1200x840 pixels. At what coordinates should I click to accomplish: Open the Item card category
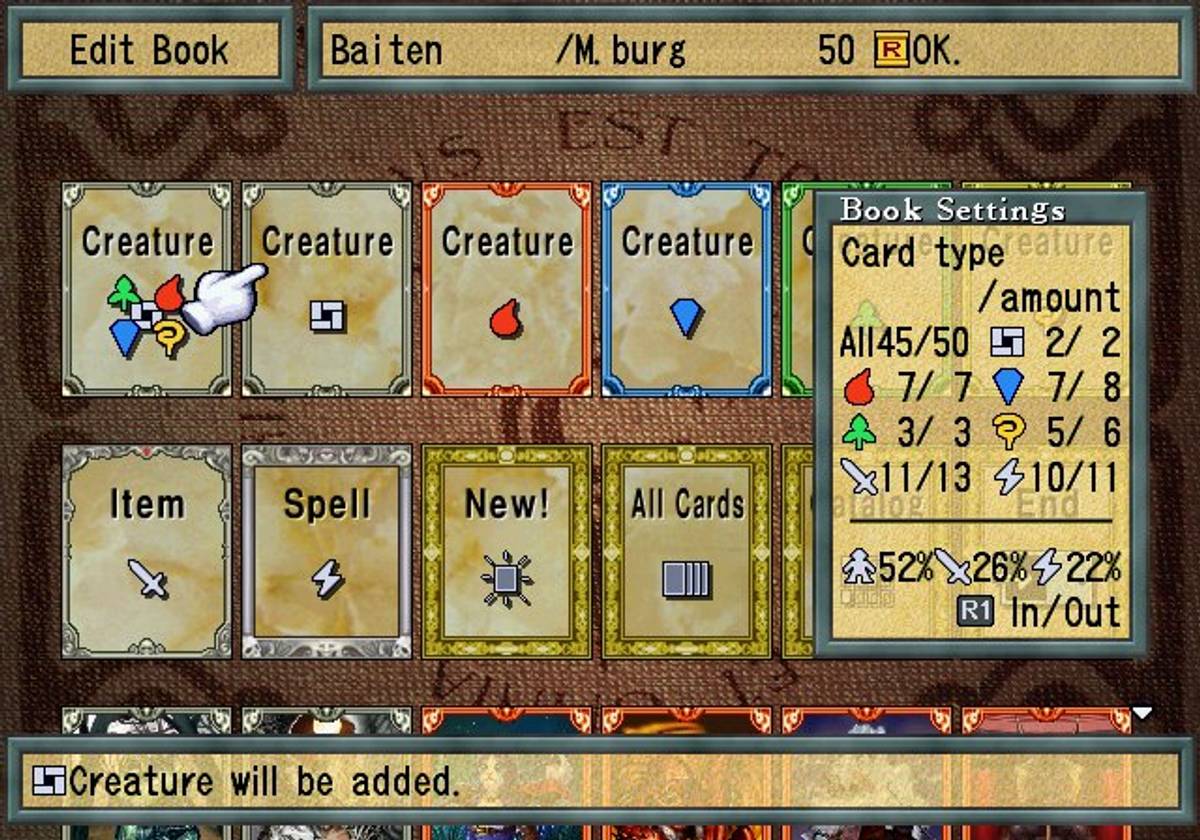coord(146,551)
